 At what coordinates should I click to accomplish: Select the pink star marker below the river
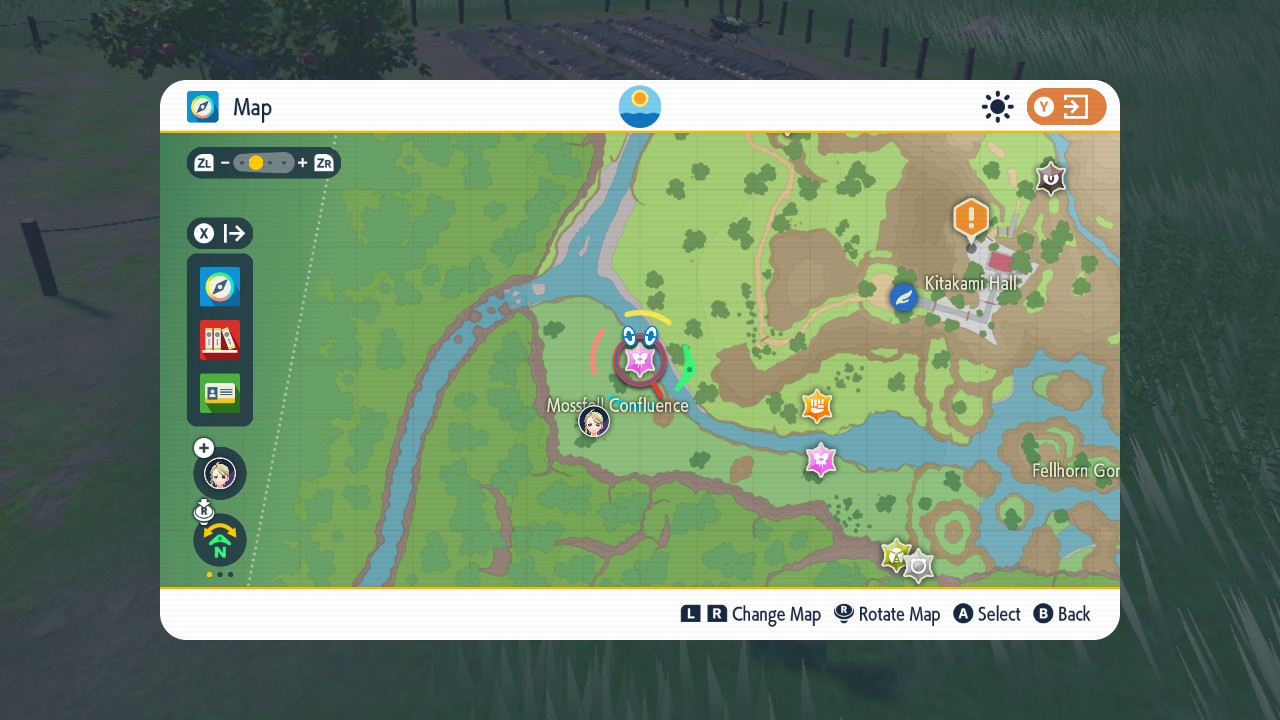(820, 461)
